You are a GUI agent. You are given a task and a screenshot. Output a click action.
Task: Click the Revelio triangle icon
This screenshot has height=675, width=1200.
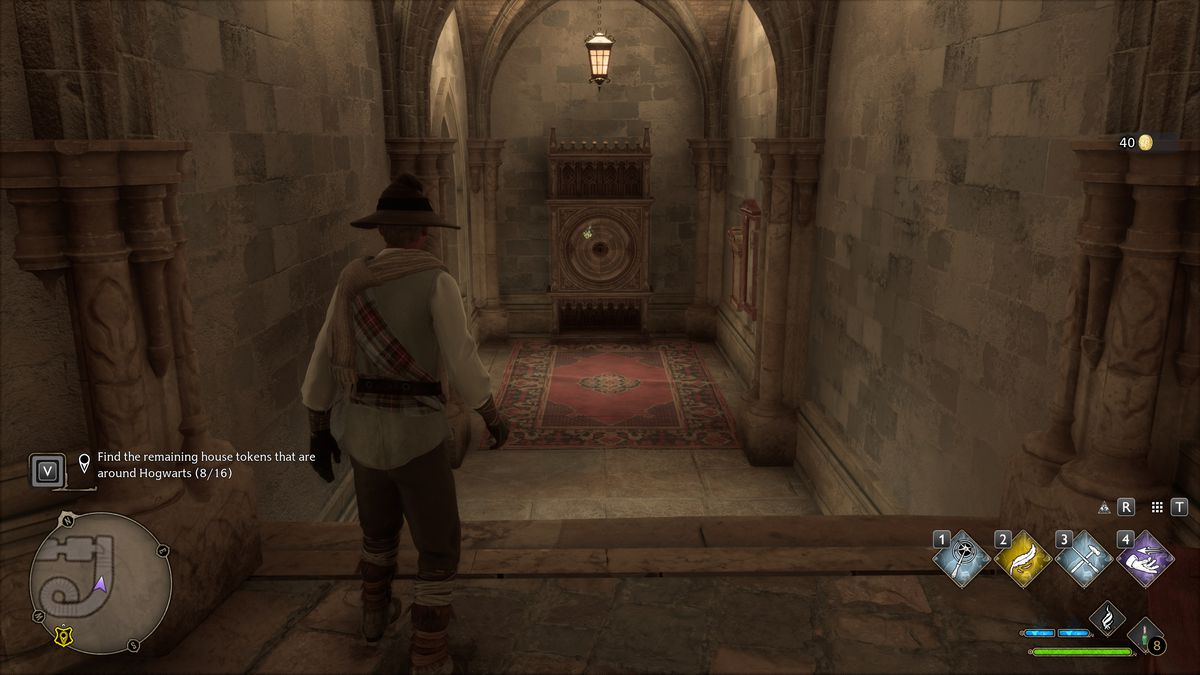pyautogui.click(x=1104, y=507)
